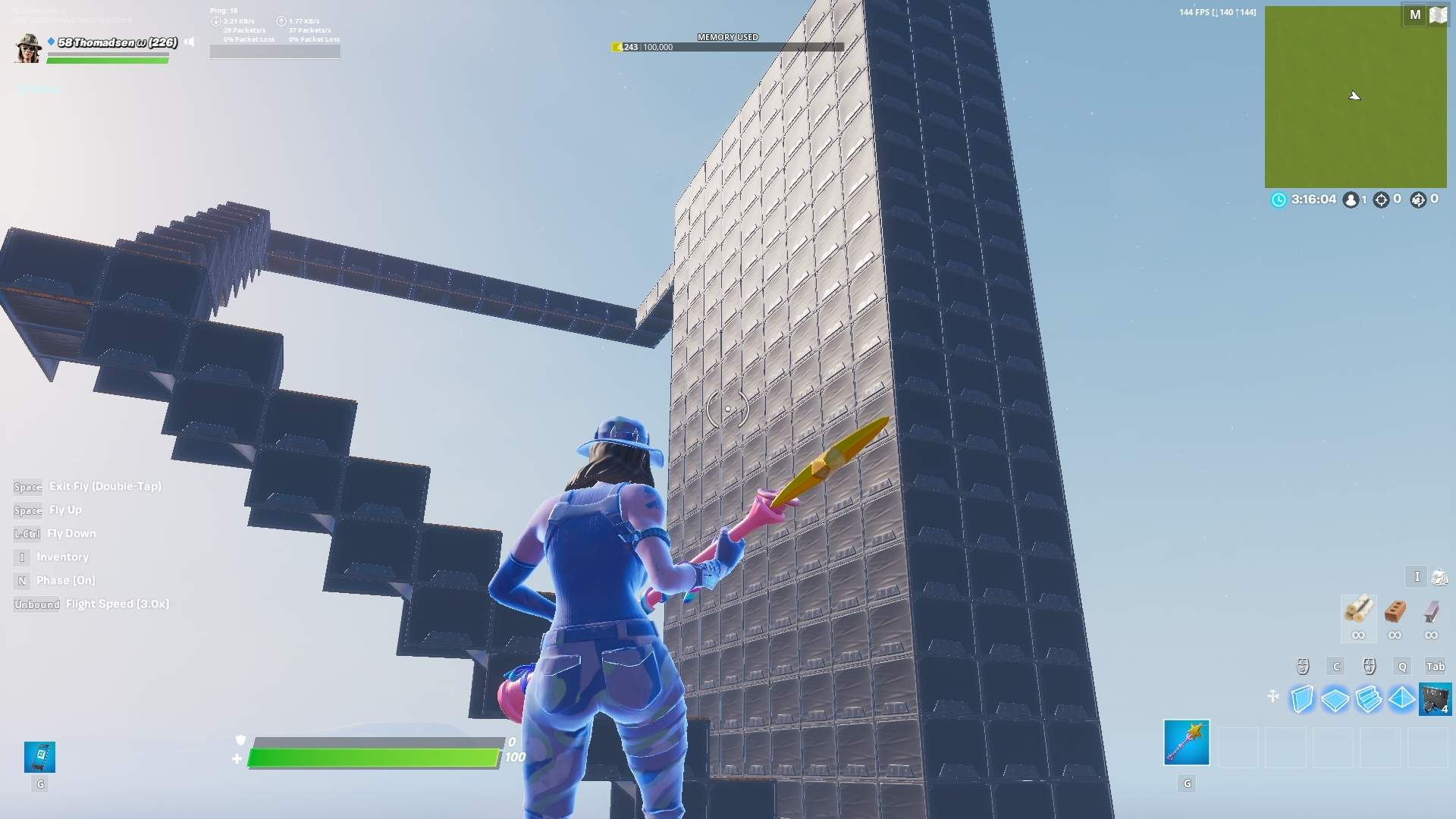Open inventory via the Tab label

pos(1436,666)
